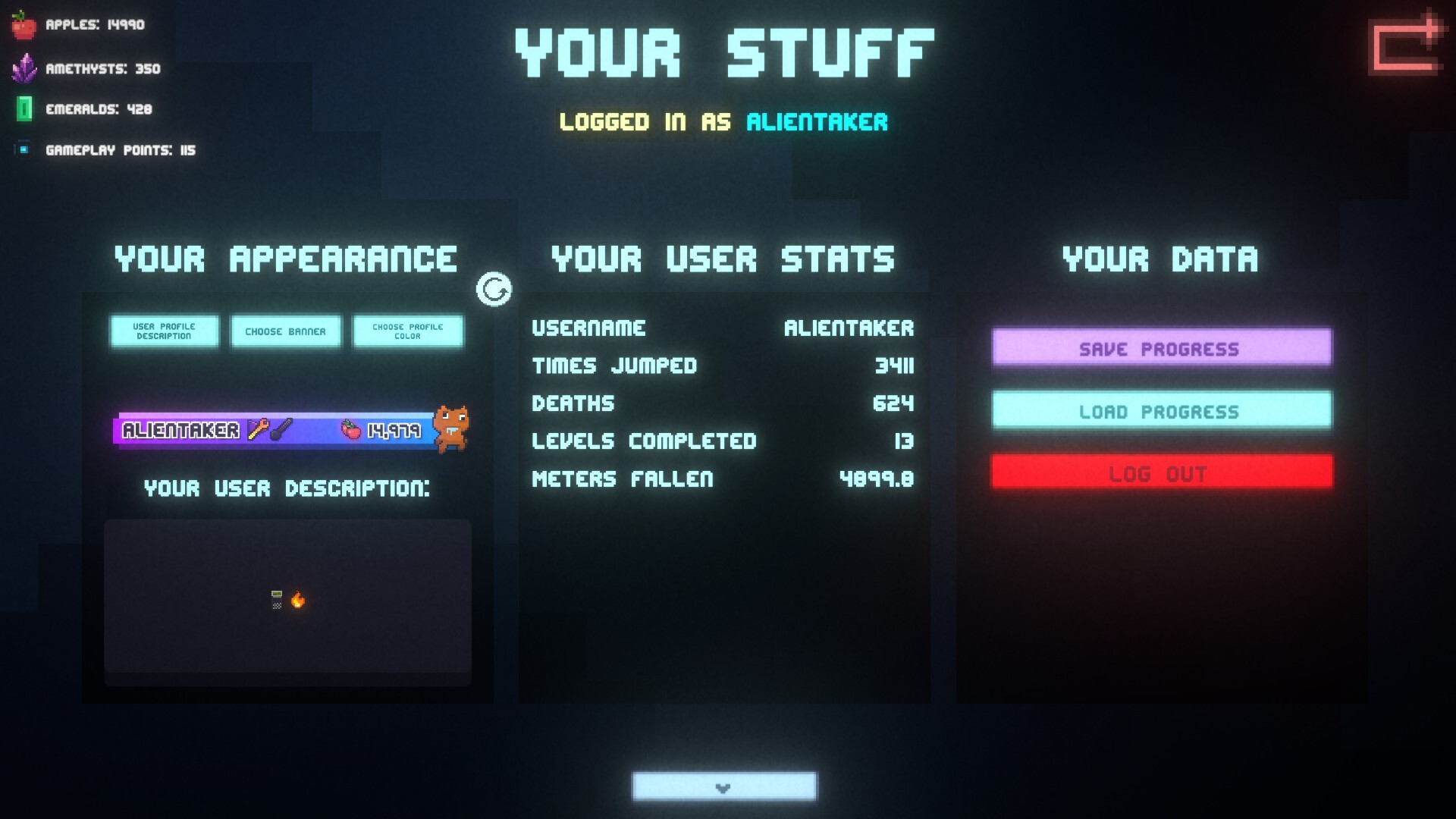Click the fire emoji in the user description

coord(298,601)
